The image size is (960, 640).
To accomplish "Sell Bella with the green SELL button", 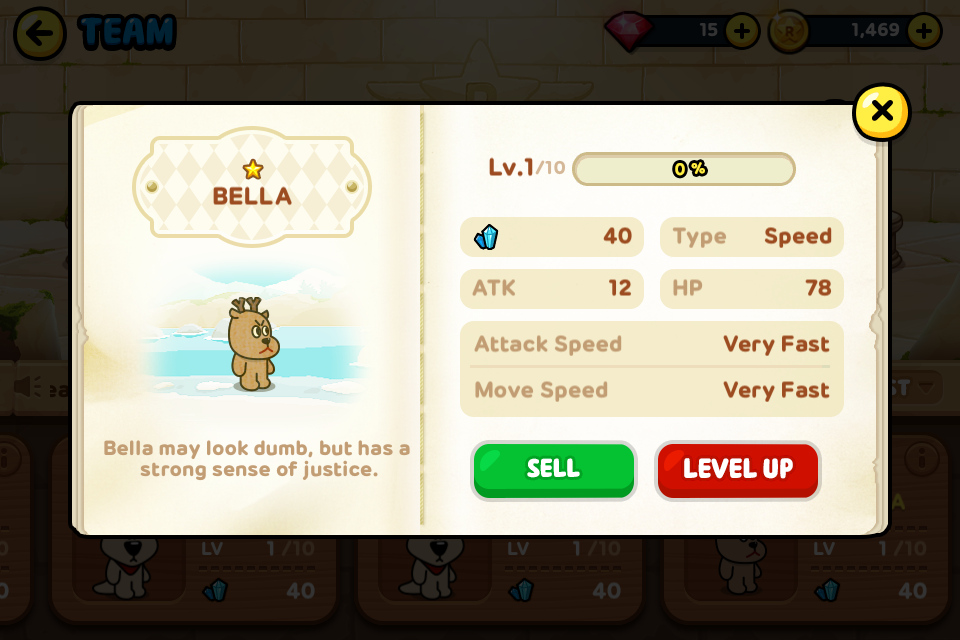I will pyautogui.click(x=553, y=470).
